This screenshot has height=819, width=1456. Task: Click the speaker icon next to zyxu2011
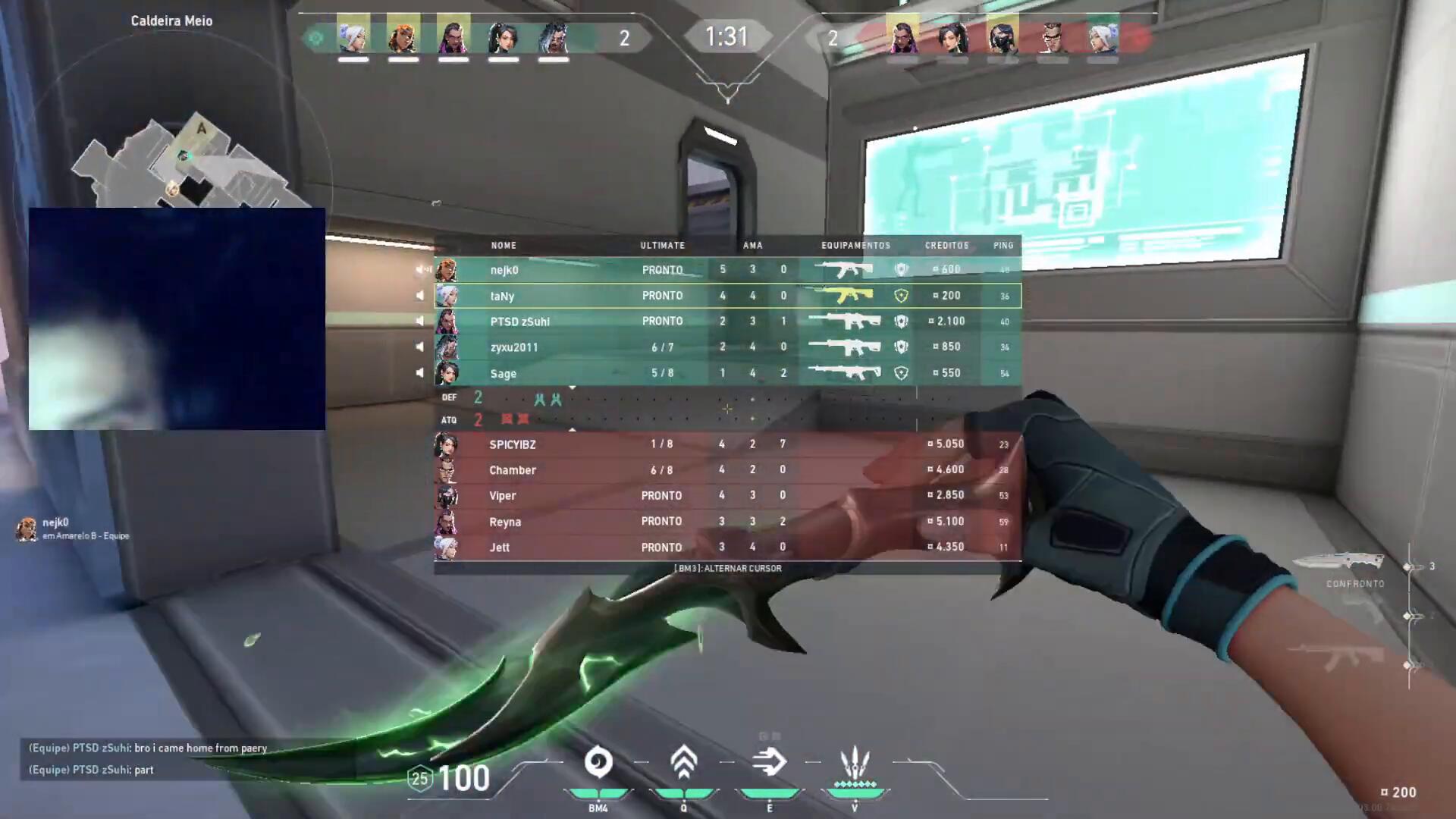pos(420,347)
